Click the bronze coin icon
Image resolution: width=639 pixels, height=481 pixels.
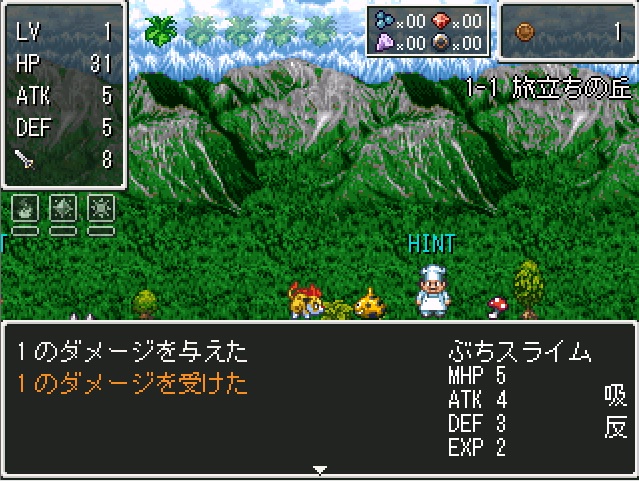tap(526, 32)
